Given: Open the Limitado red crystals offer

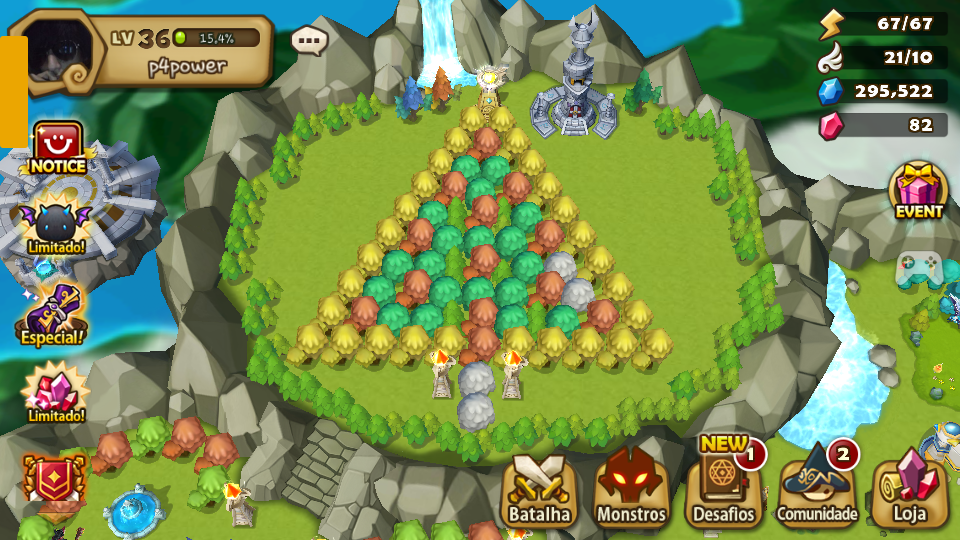Looking at the screenshot, I should pos(55,393).
